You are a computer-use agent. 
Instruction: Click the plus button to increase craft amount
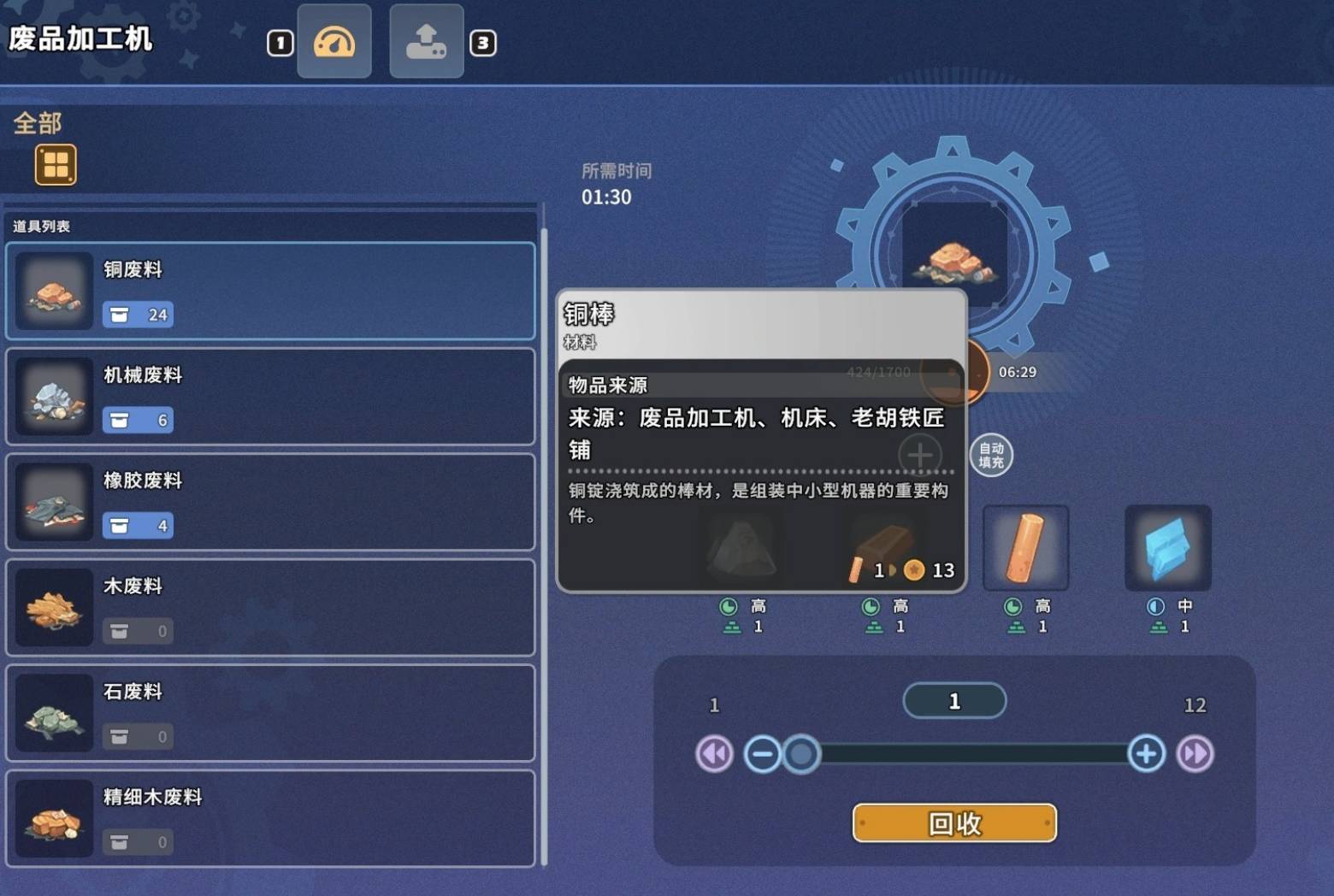1145,754
